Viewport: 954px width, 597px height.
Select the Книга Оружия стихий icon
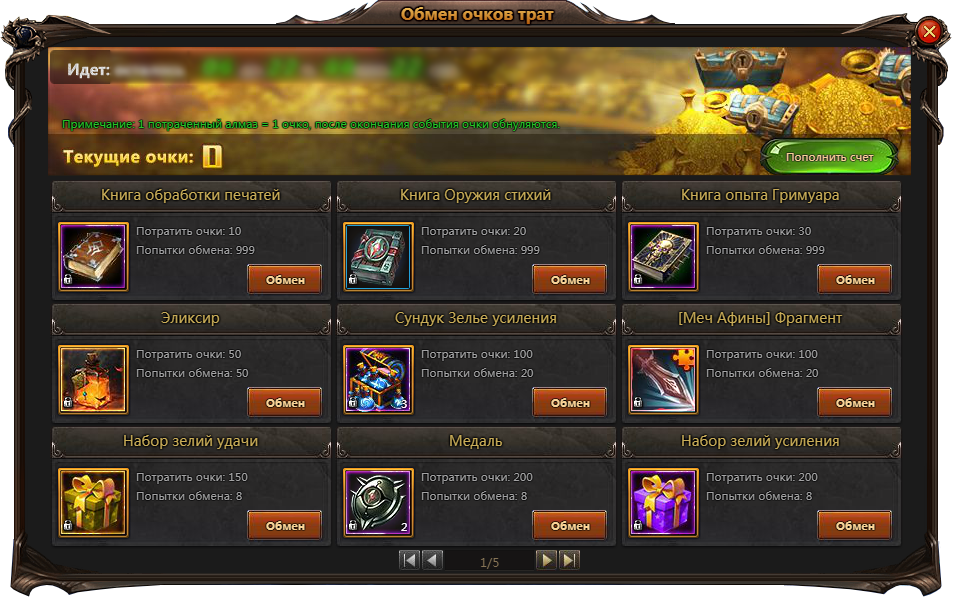[x=378, y=257]
